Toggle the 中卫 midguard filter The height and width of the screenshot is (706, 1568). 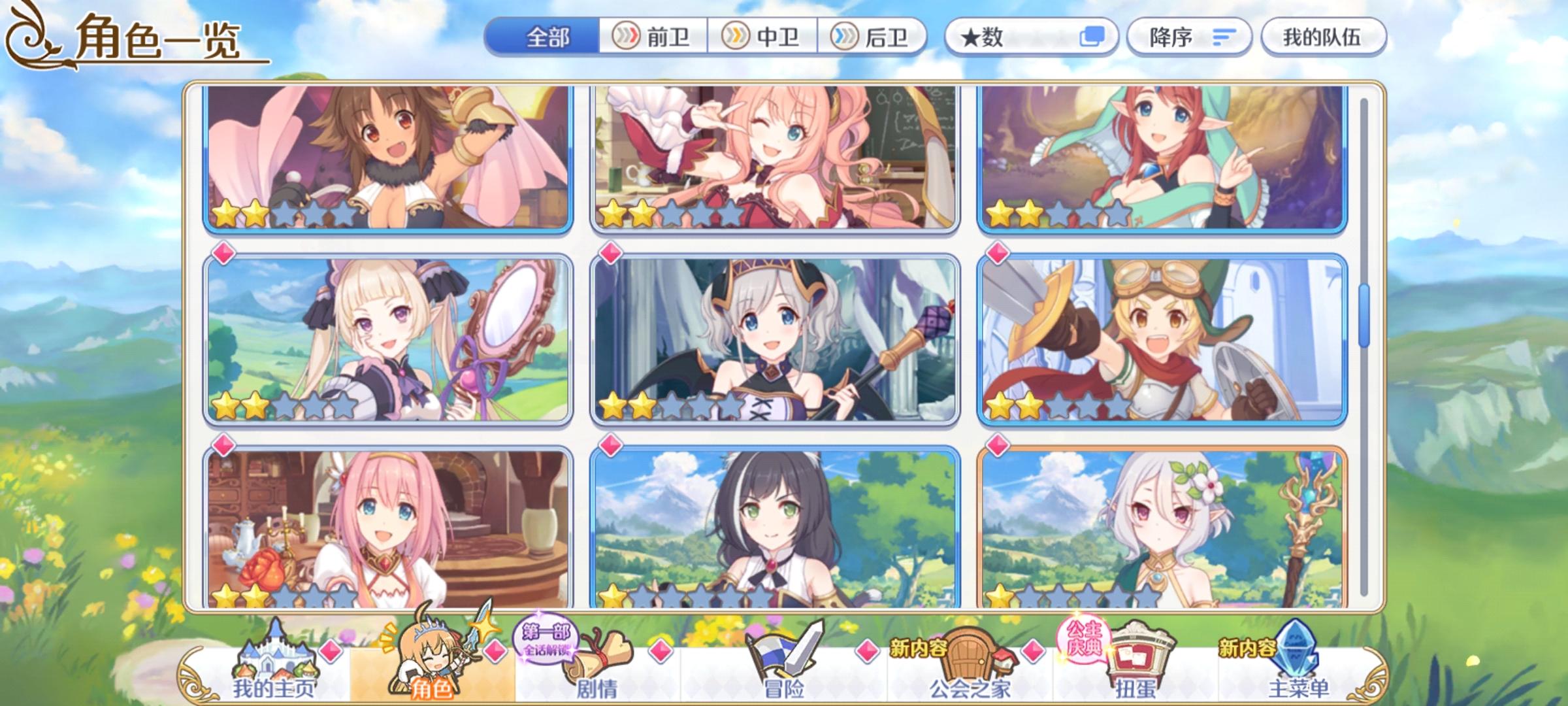tap(764, 37)
